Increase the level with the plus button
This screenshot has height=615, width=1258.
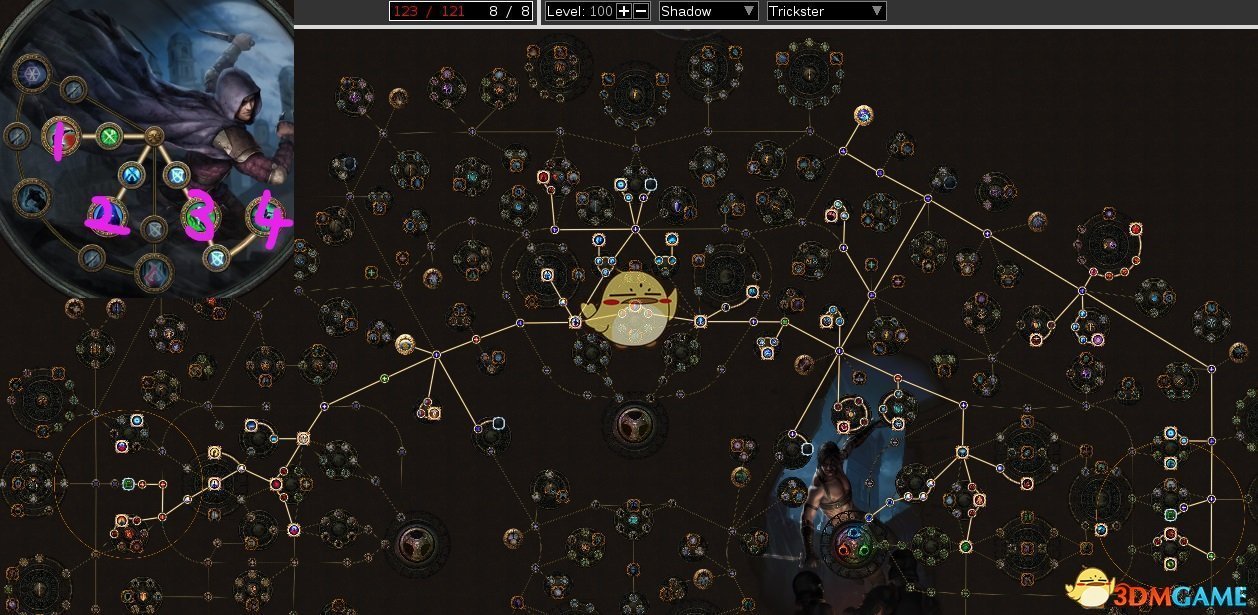624,11
